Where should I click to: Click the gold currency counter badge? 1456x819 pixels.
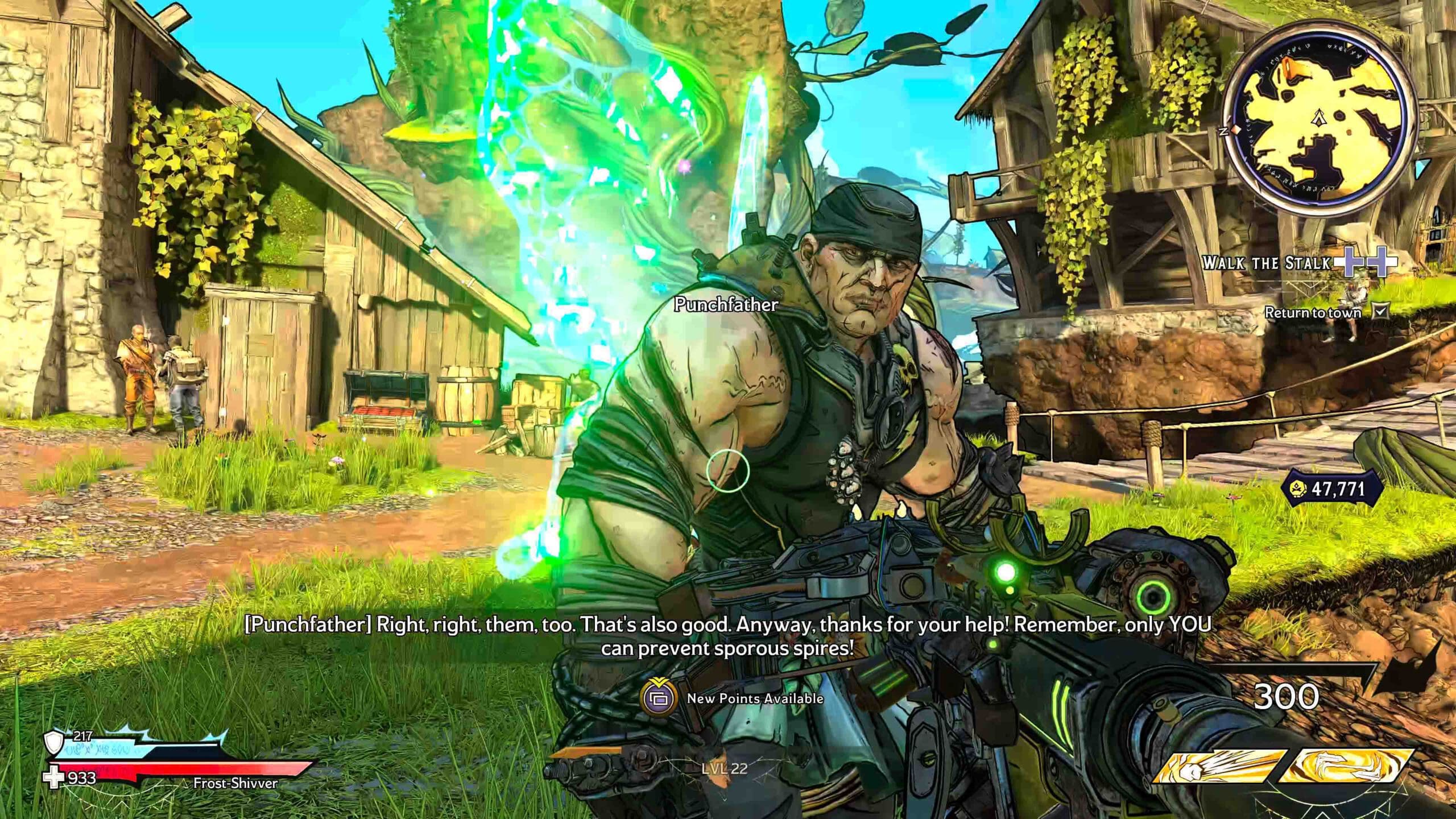(x=1325, y=489)
